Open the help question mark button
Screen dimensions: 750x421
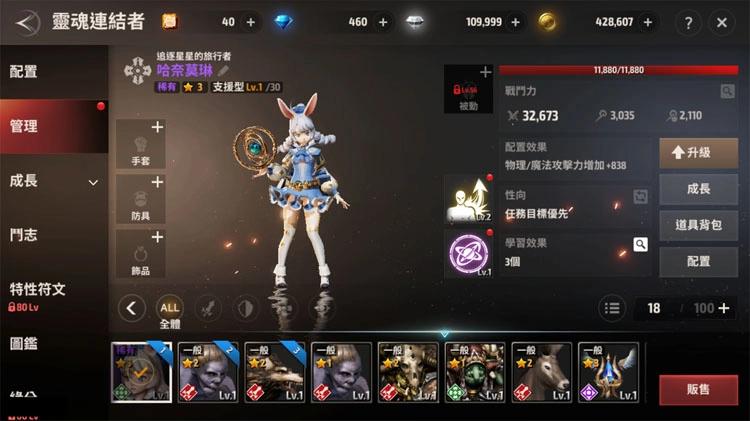(687, 22)
